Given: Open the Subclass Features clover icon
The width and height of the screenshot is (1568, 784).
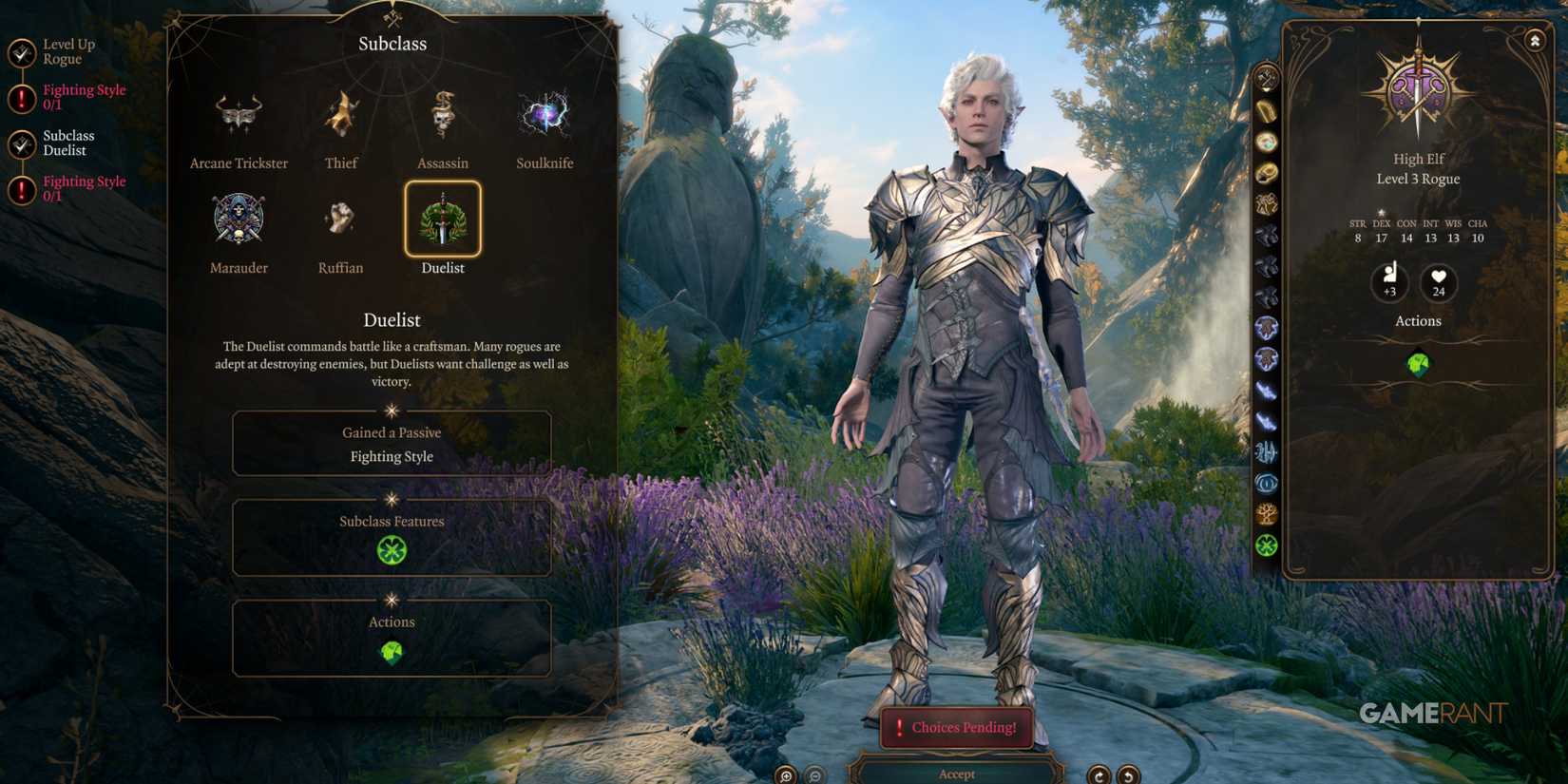Looking at the screenshot, I should (392, 551).
